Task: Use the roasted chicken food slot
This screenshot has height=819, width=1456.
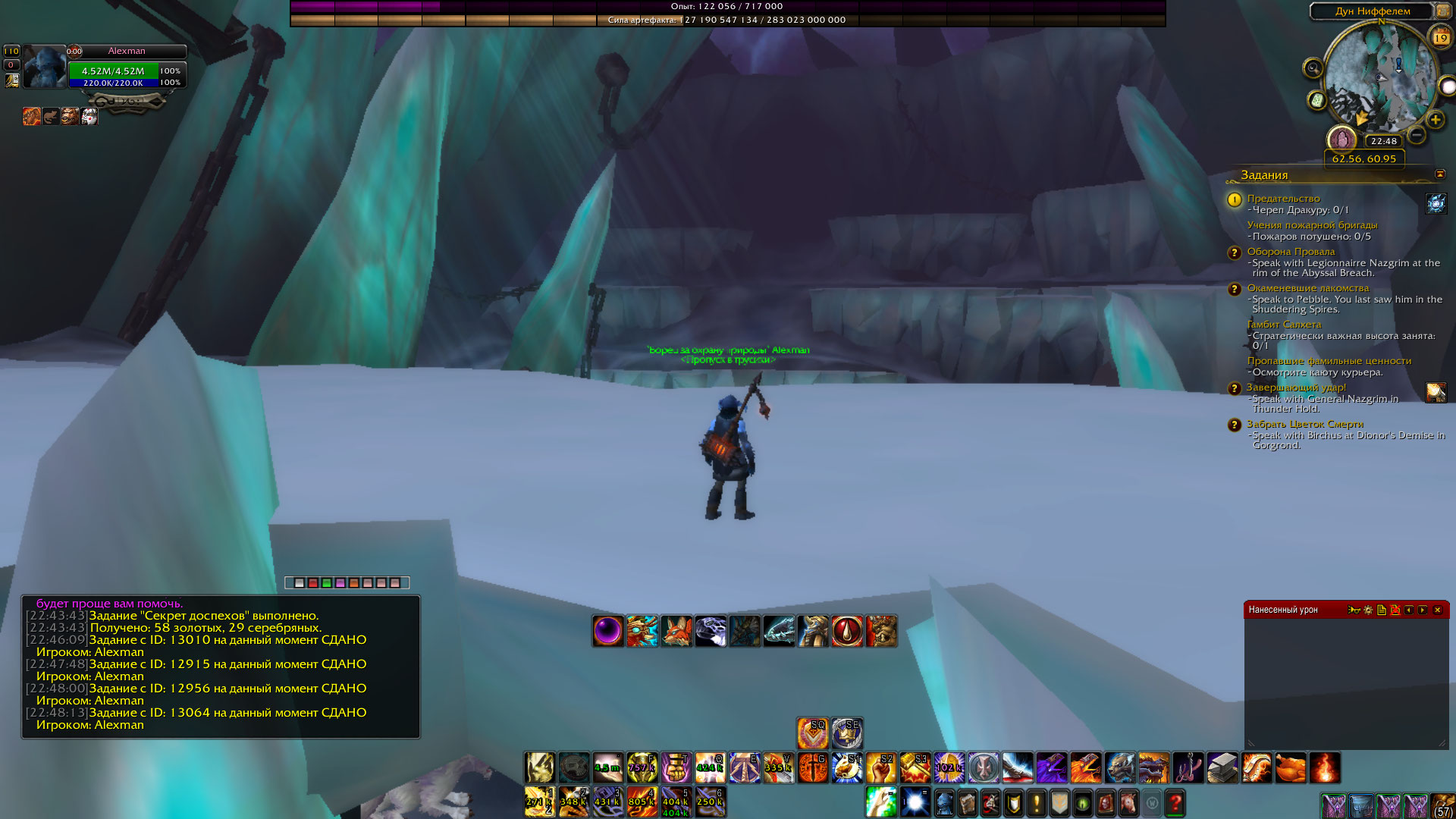Action: click(x=1290, y=767)
